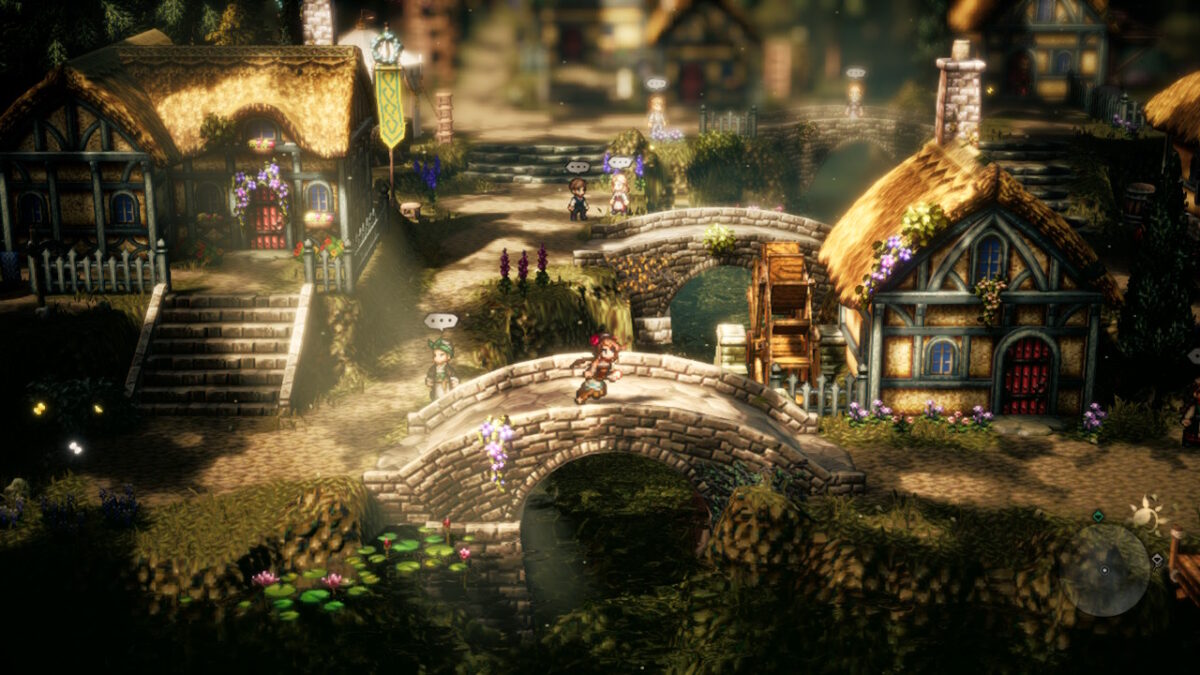Screen dimensions: 1200x675
Task: Select the green diamond marker above the minimap
Action: point(1097,516)
